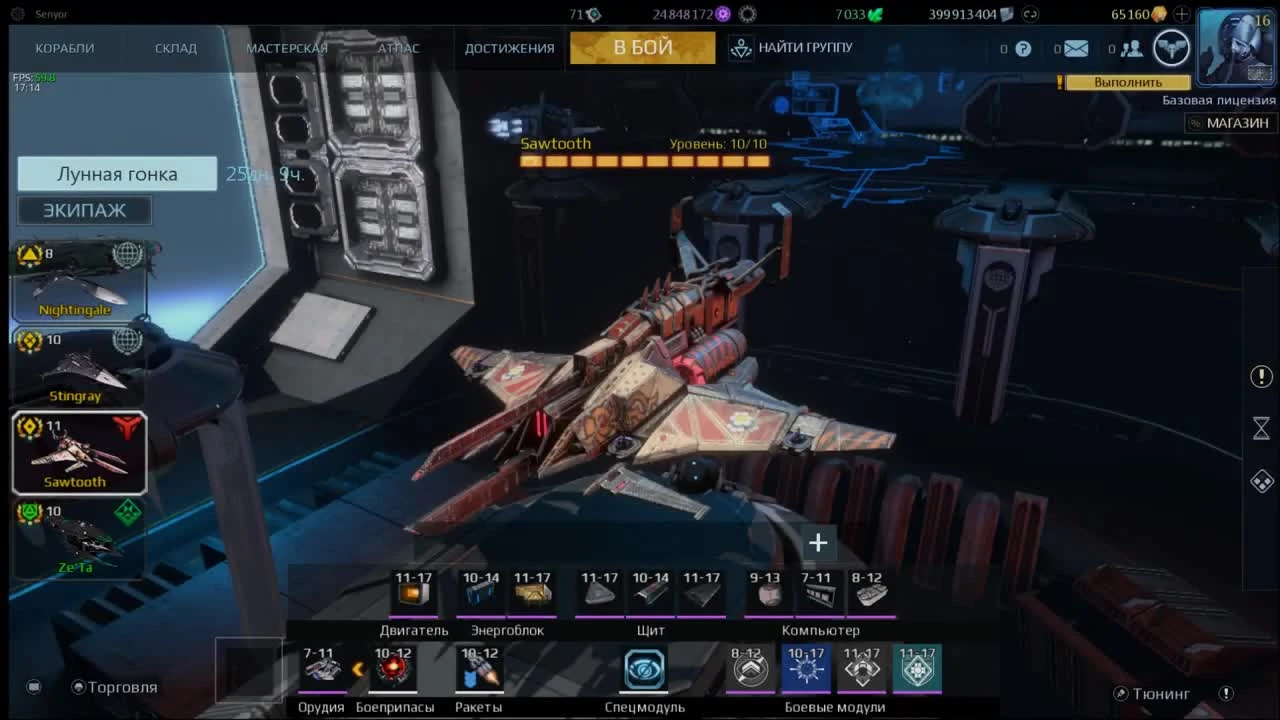The image size is (1280, 720).
Task: Click the Выполнить quest button
Action: click(1130, 82)
